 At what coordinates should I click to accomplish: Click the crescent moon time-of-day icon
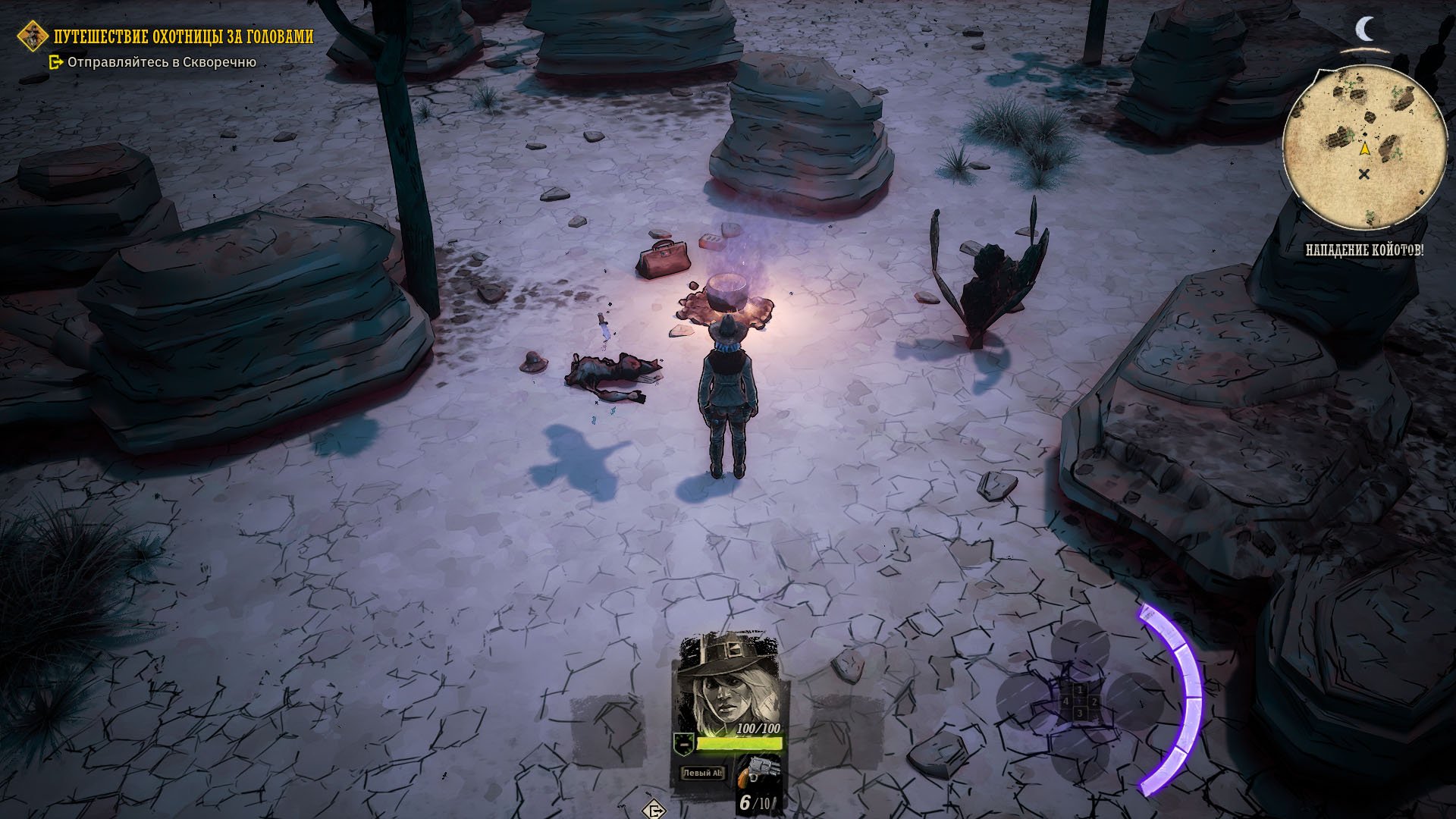(1365, 30)
